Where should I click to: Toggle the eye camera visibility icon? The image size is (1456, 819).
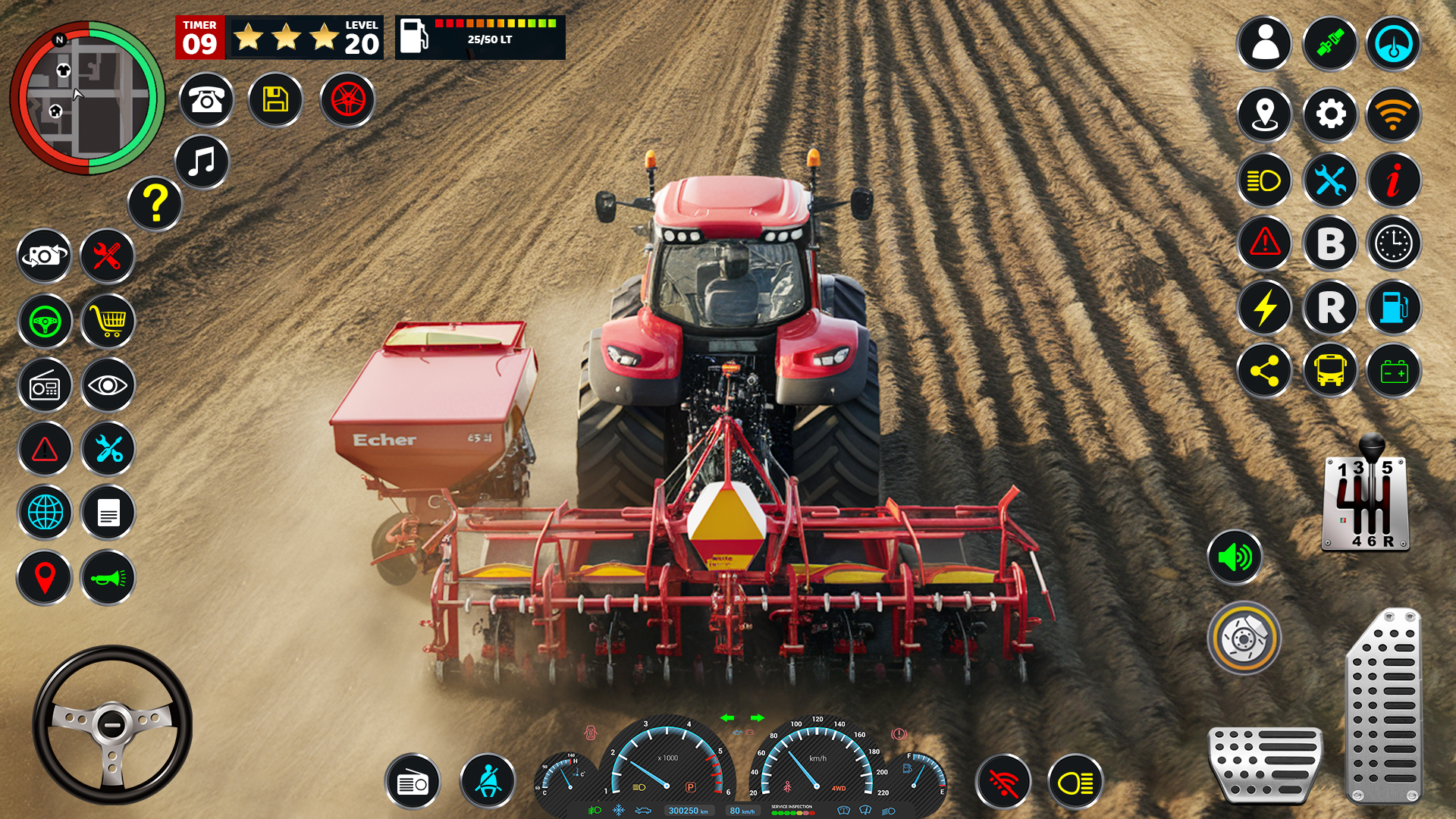coord(107,385)
